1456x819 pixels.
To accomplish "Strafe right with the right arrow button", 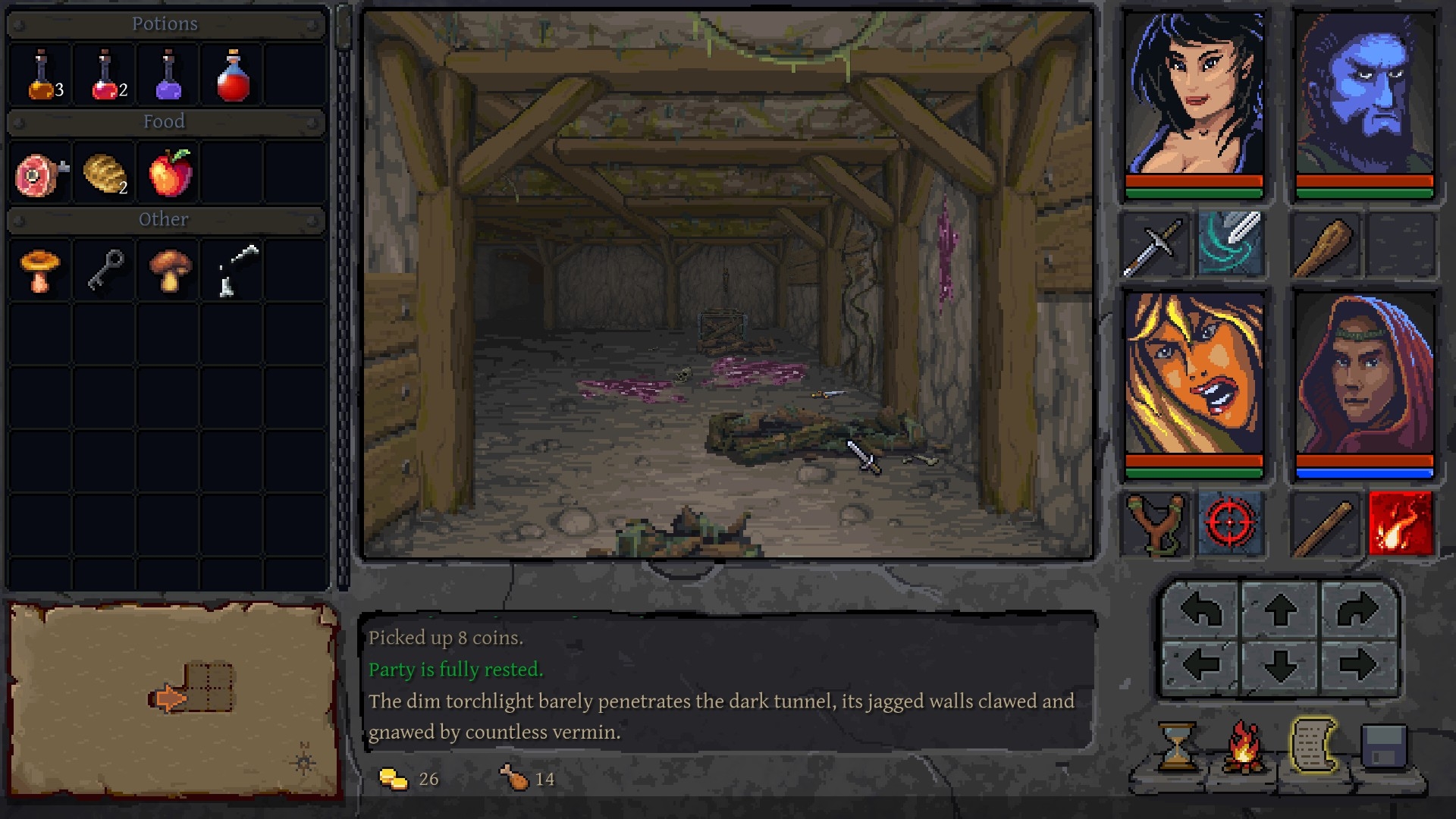I will click(1357, 667).
